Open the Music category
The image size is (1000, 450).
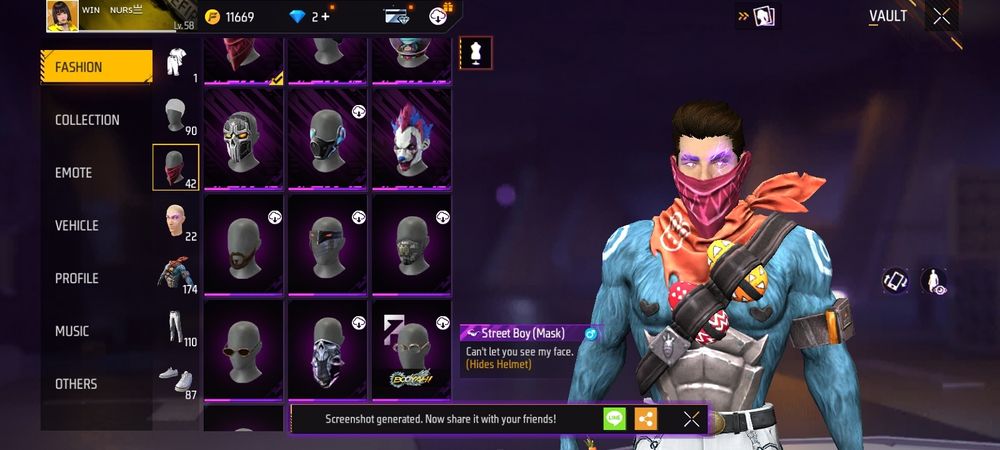(x=72, y=331)
